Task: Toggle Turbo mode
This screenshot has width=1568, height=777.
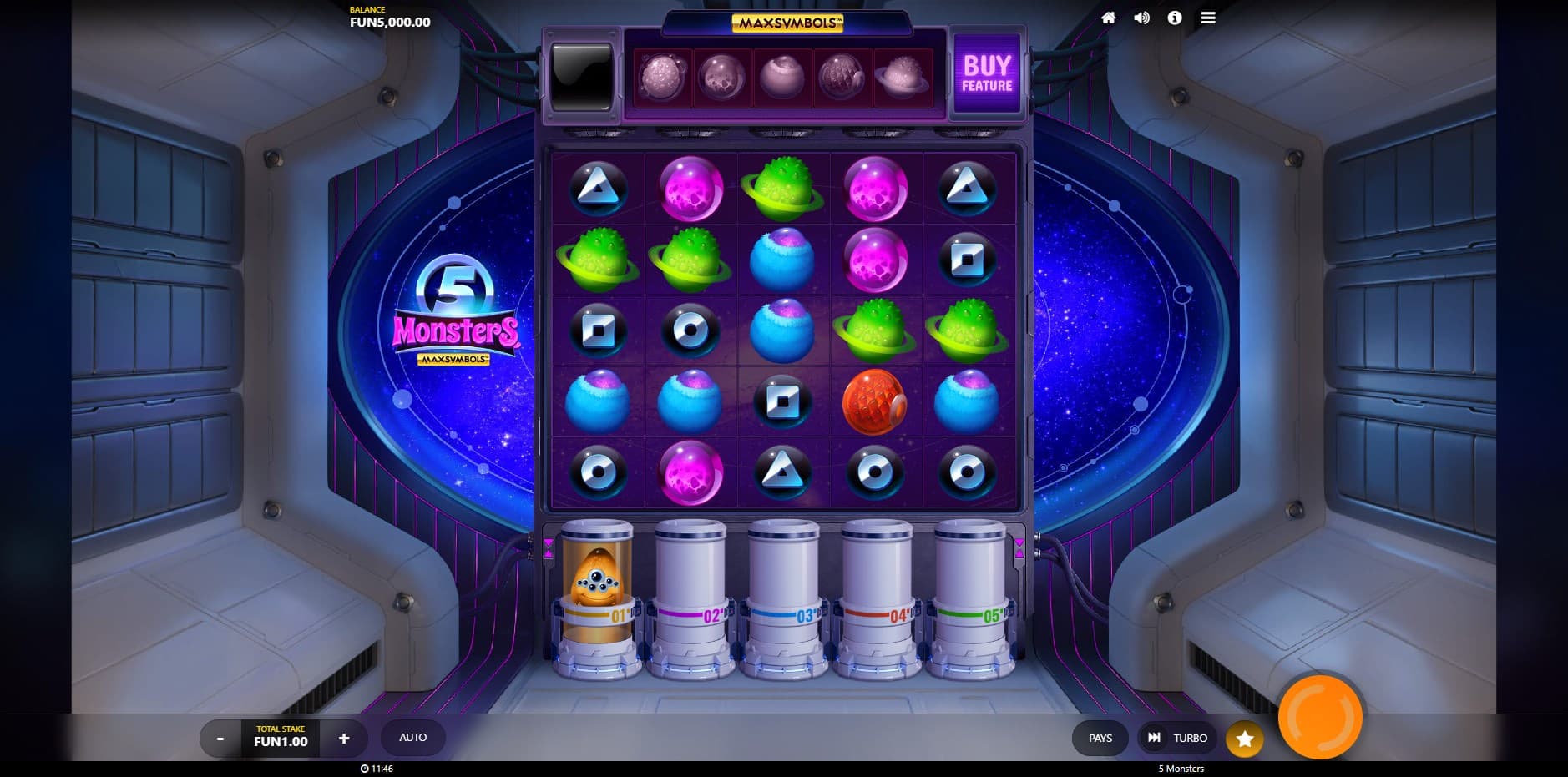Action: pos(1177,739)
